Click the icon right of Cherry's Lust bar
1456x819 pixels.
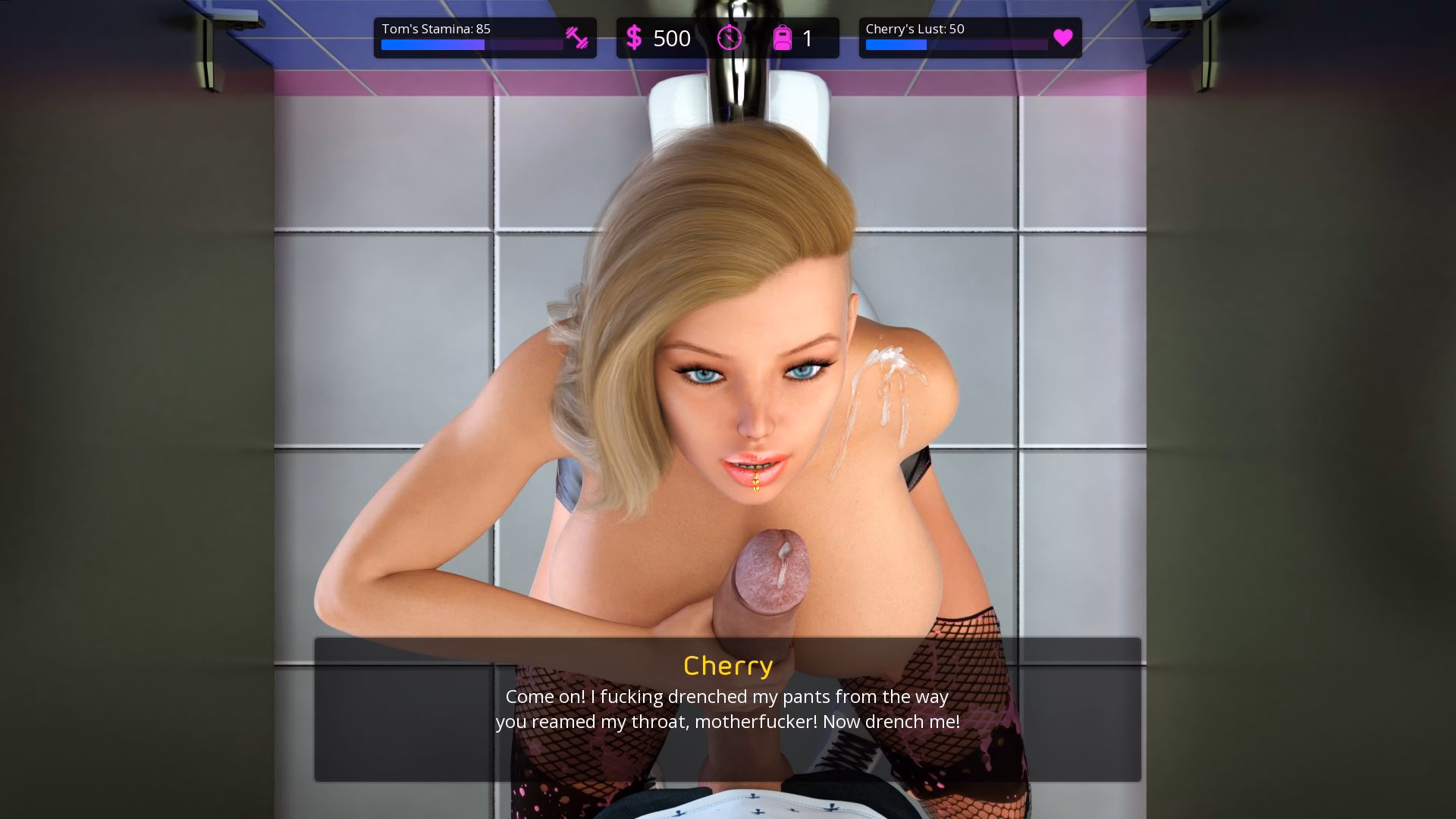tap(1064, 37)
